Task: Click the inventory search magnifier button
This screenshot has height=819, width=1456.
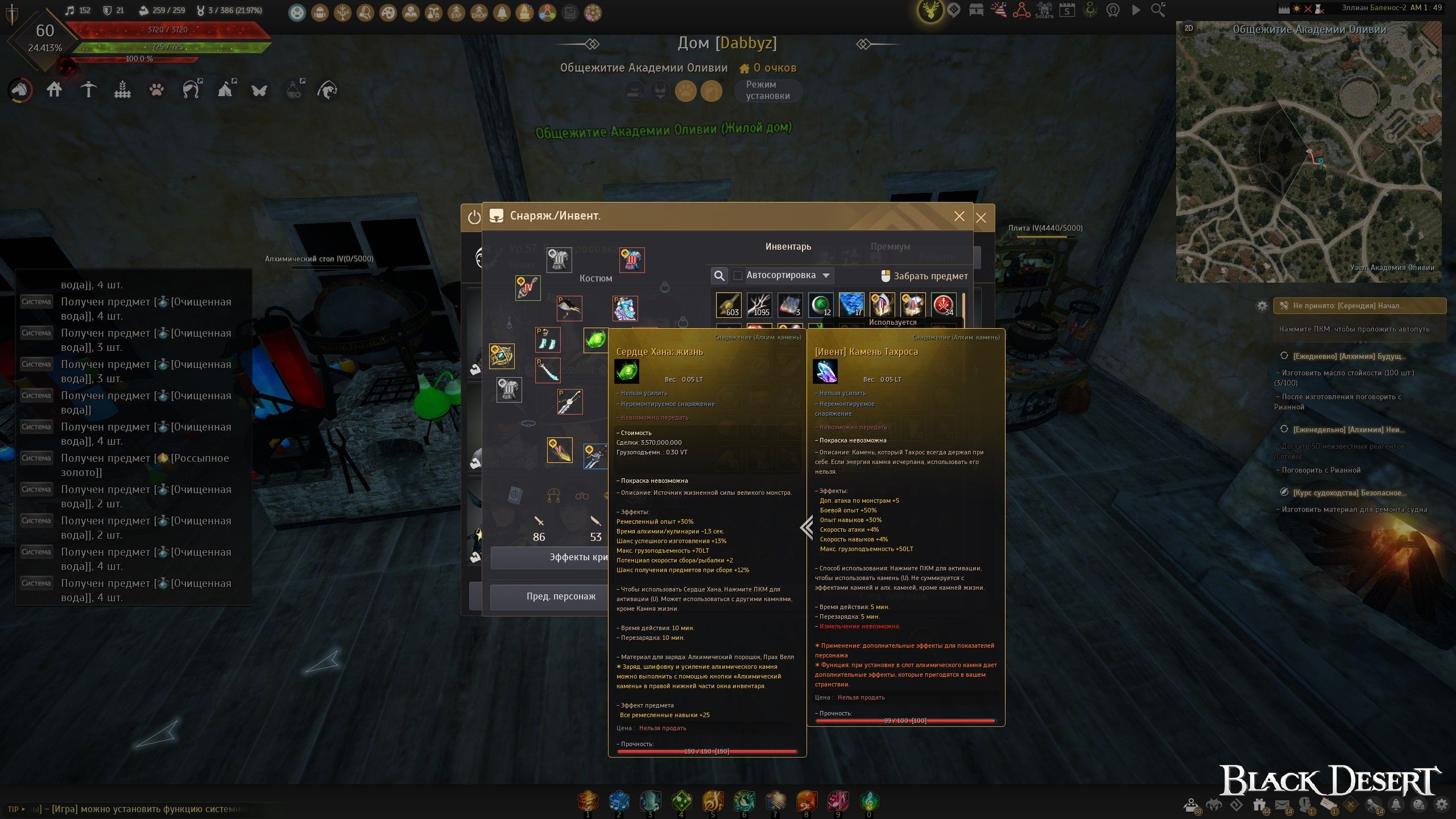Action: 719,275
